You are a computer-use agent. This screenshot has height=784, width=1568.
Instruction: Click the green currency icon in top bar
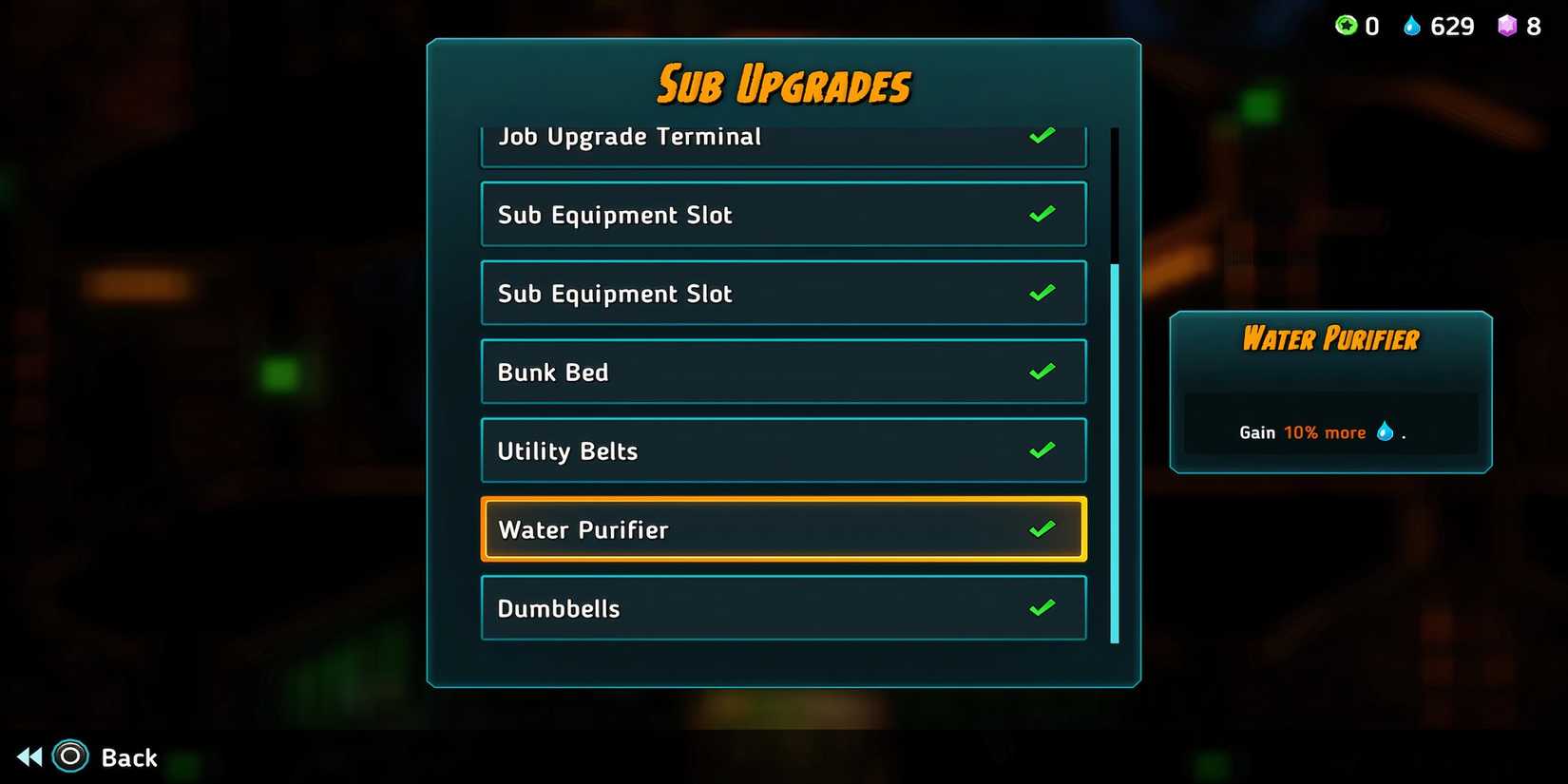pyautogui.click(x=1347, y=26)
